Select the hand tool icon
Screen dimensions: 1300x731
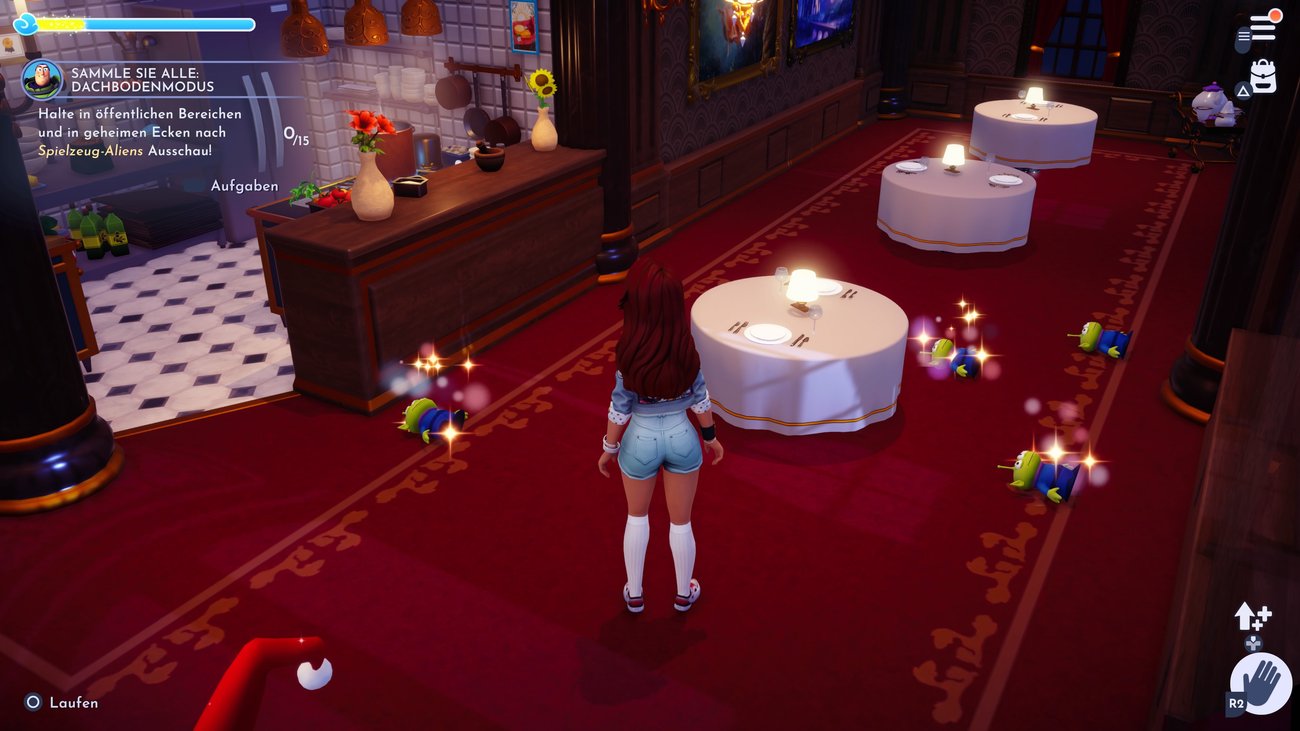tap(1260, 684)
